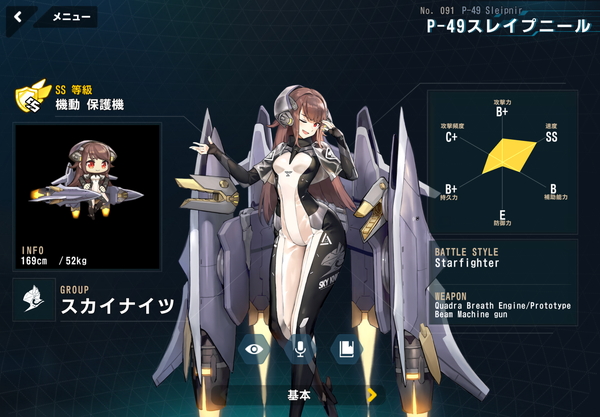Select the 基本 bar
This screenshot has width=600, height=417.
[x=298, y=395]
